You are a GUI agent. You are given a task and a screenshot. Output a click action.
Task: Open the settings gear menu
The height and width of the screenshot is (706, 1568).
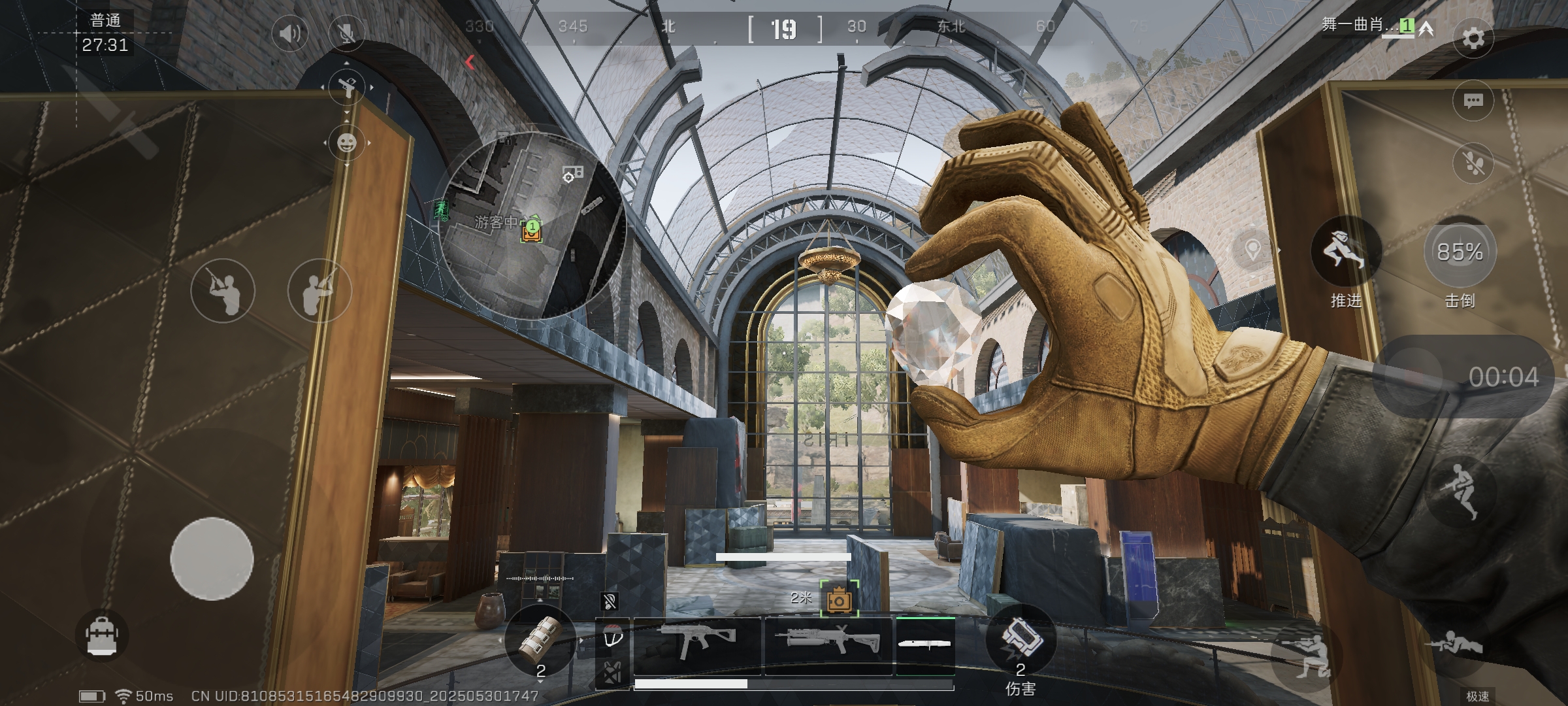point(1473,39)
